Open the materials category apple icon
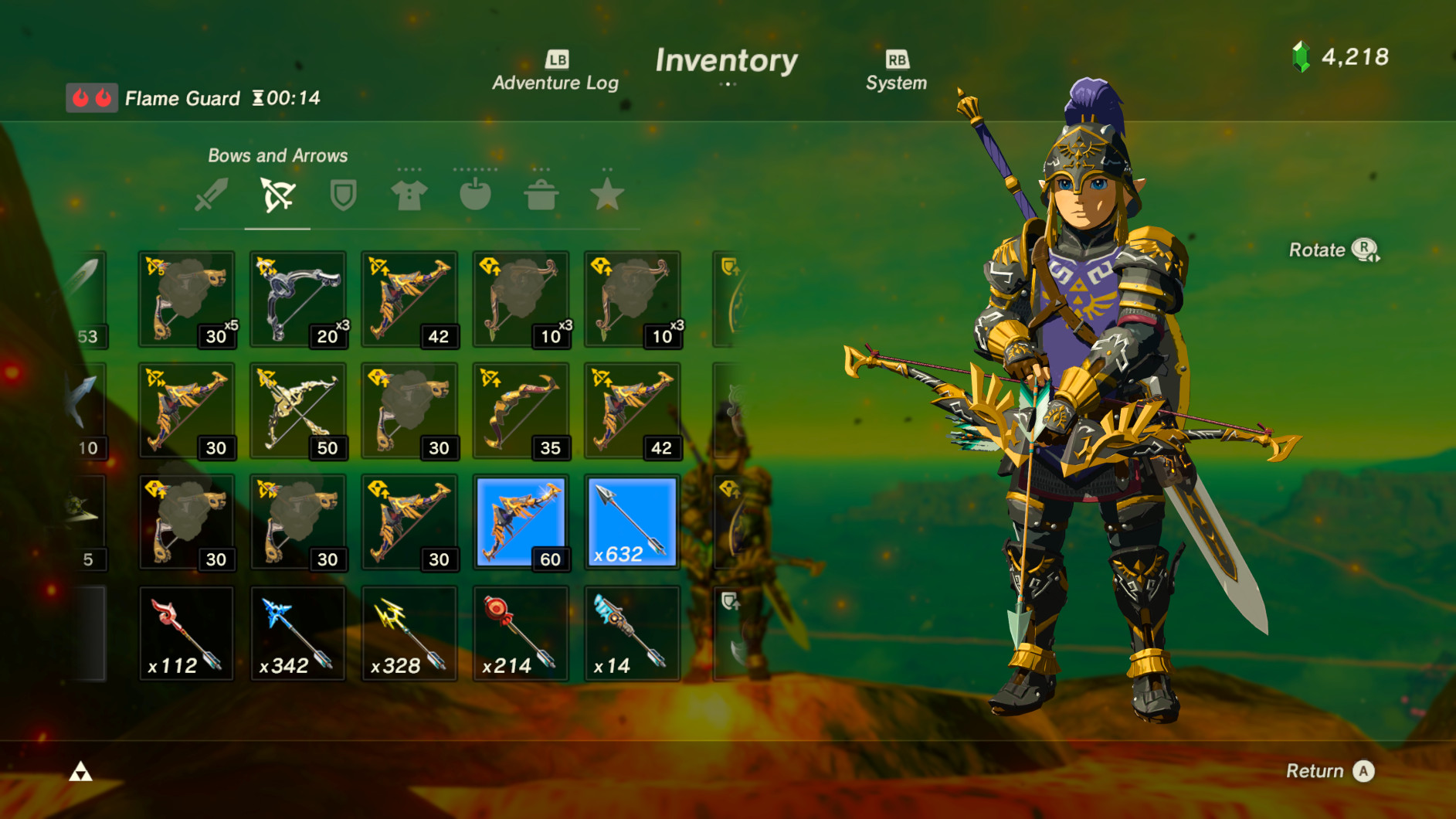Image resolution: width=1456 pixels, height=819 pixels. [475, 195]
